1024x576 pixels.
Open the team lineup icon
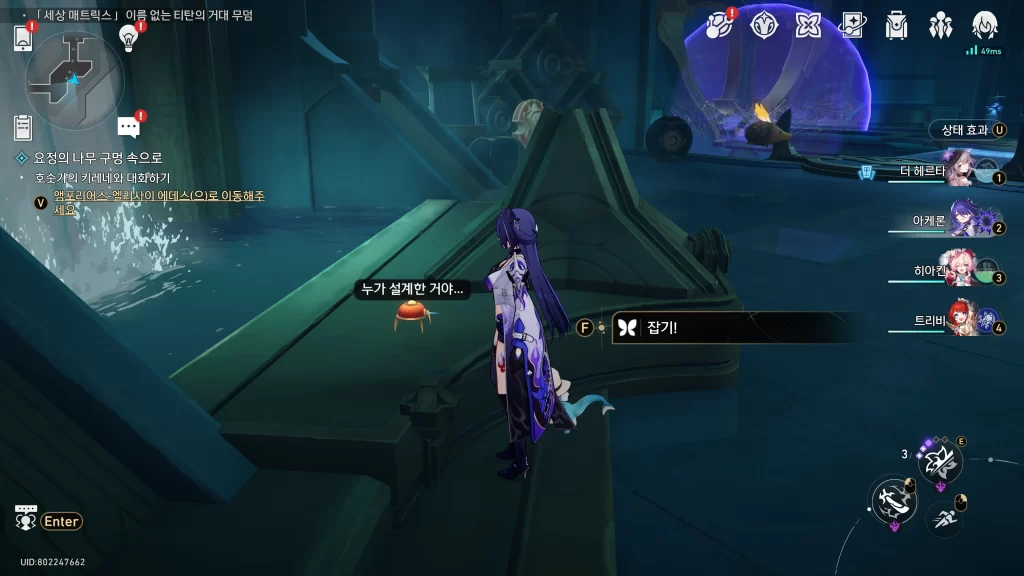pos(941,25)
